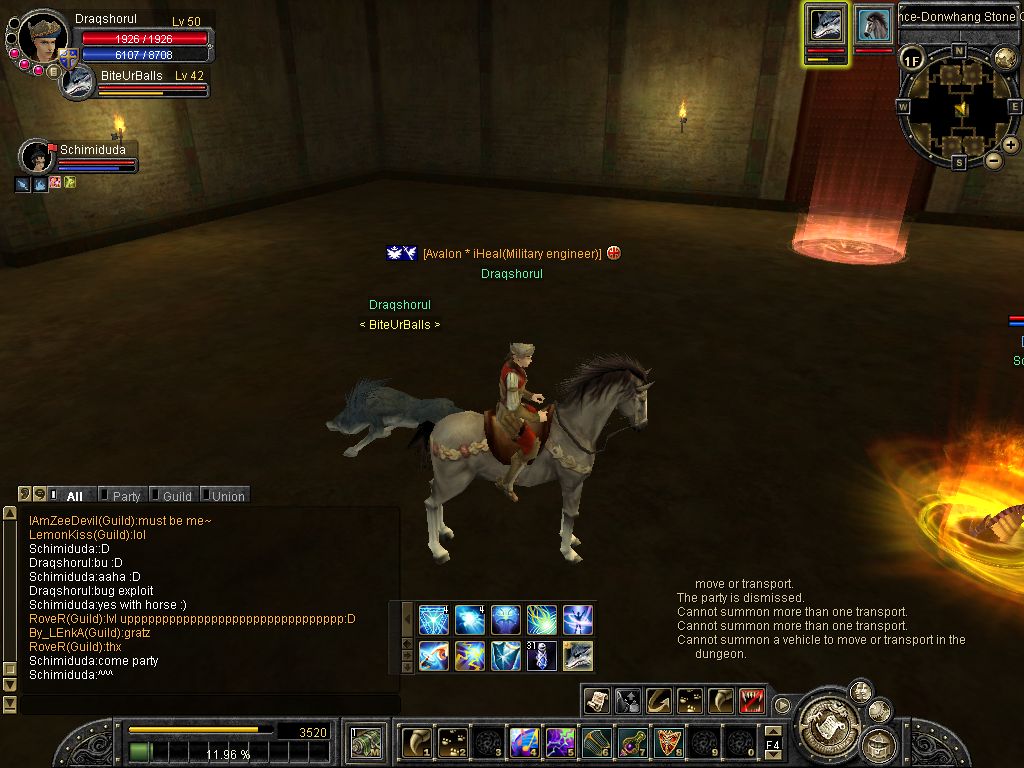Screen dimensions: 1024x768
Task: Use the red shield item in slot 8
Action: 668,742
